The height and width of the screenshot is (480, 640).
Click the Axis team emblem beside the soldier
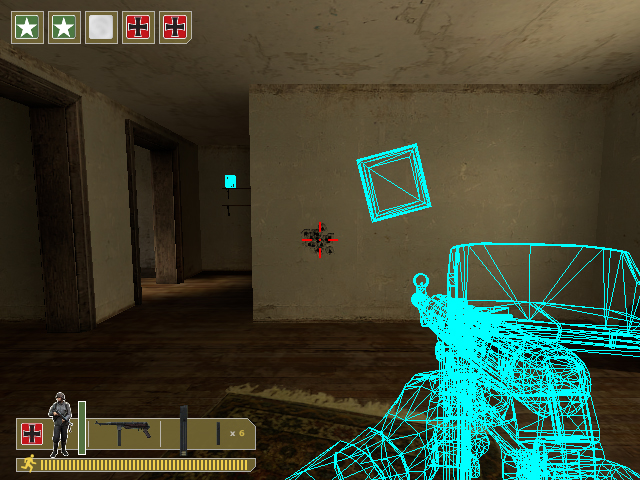click(32, 434)
